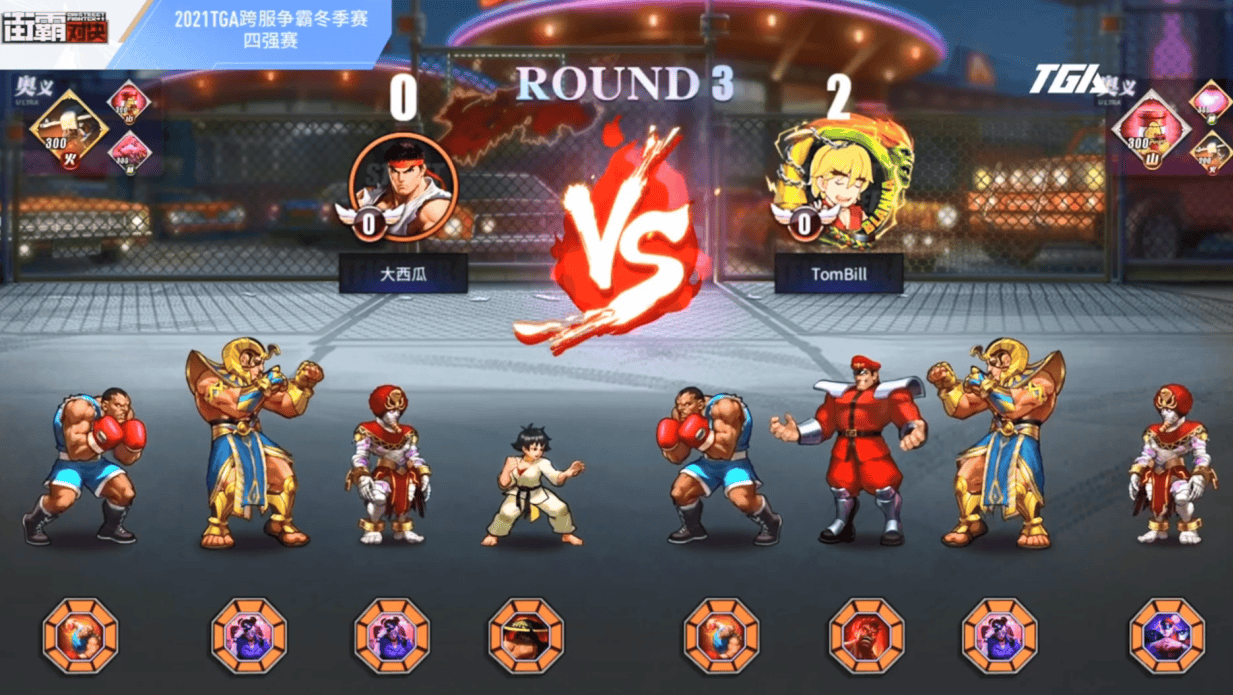
Task: Select TomBill's large mountain ultra diamond
Action: [x=1152, y=129]
